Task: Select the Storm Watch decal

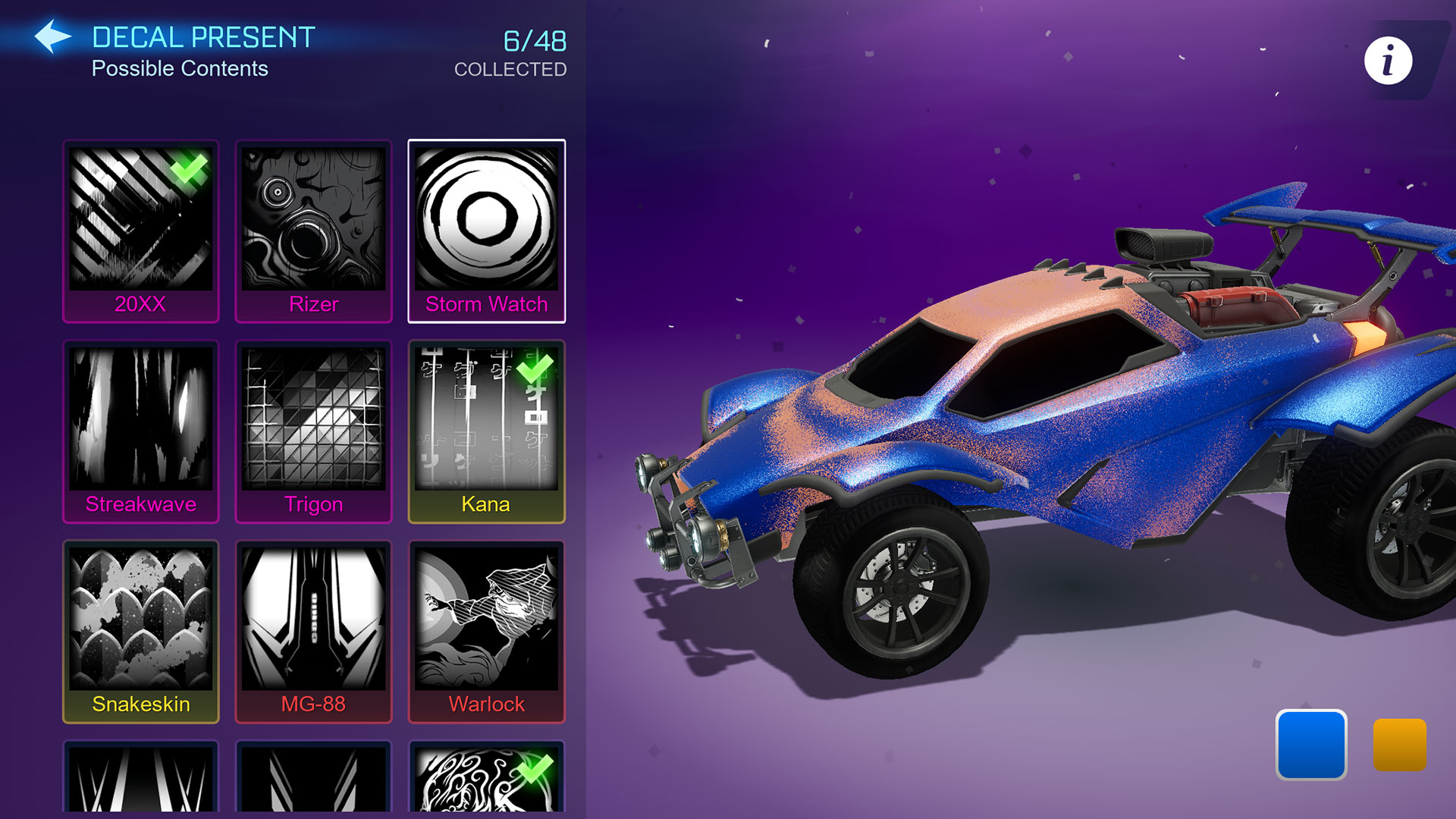Action: (486, 231)
